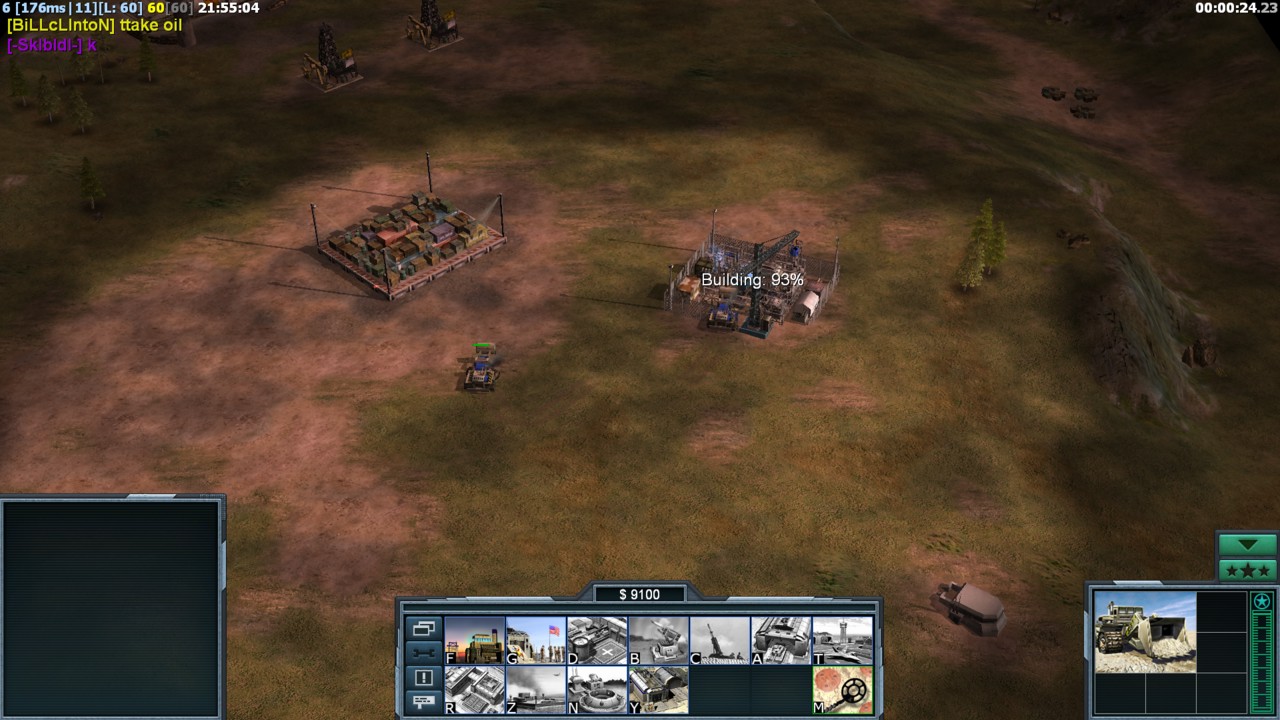Click the stacked rectangles button in command bar
Screen dimensions: 1280x720
[423, 629]
